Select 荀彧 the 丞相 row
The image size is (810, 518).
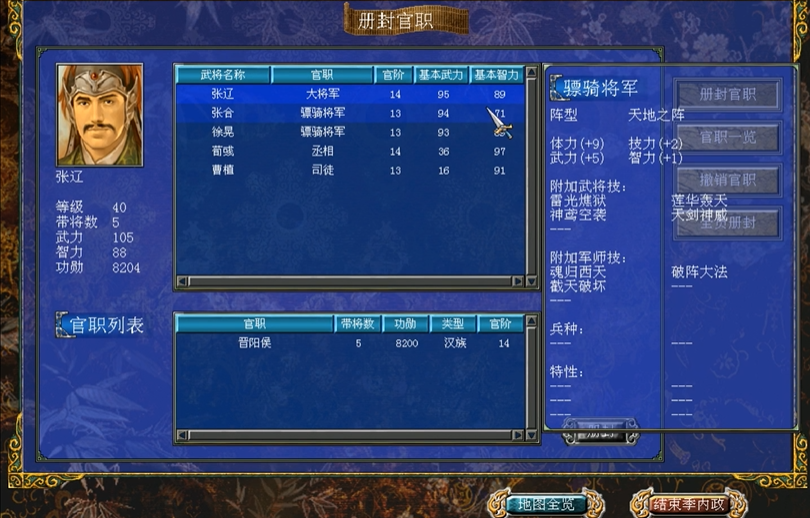[x=222, y=151]
